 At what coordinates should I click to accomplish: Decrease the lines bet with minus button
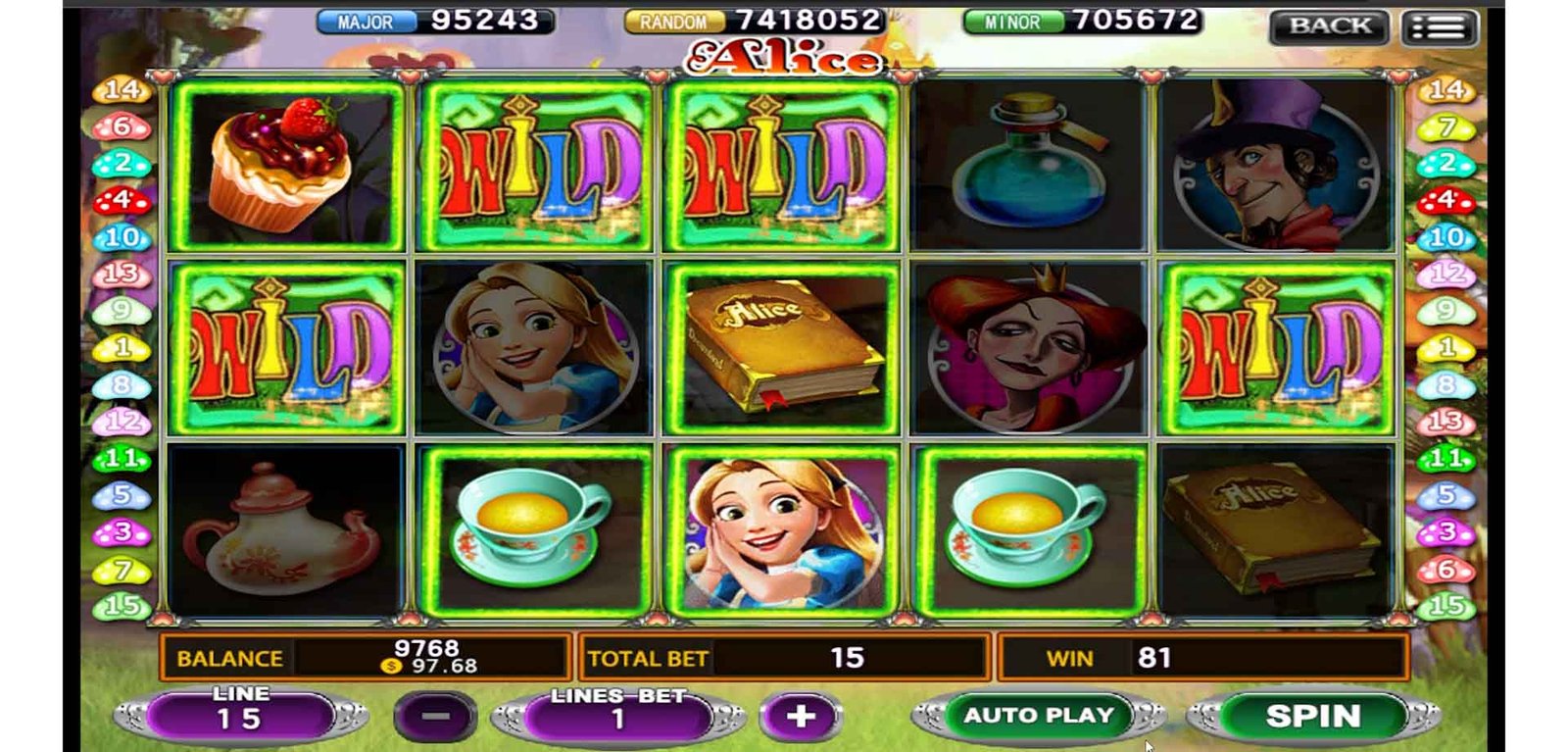pos(435,717)
